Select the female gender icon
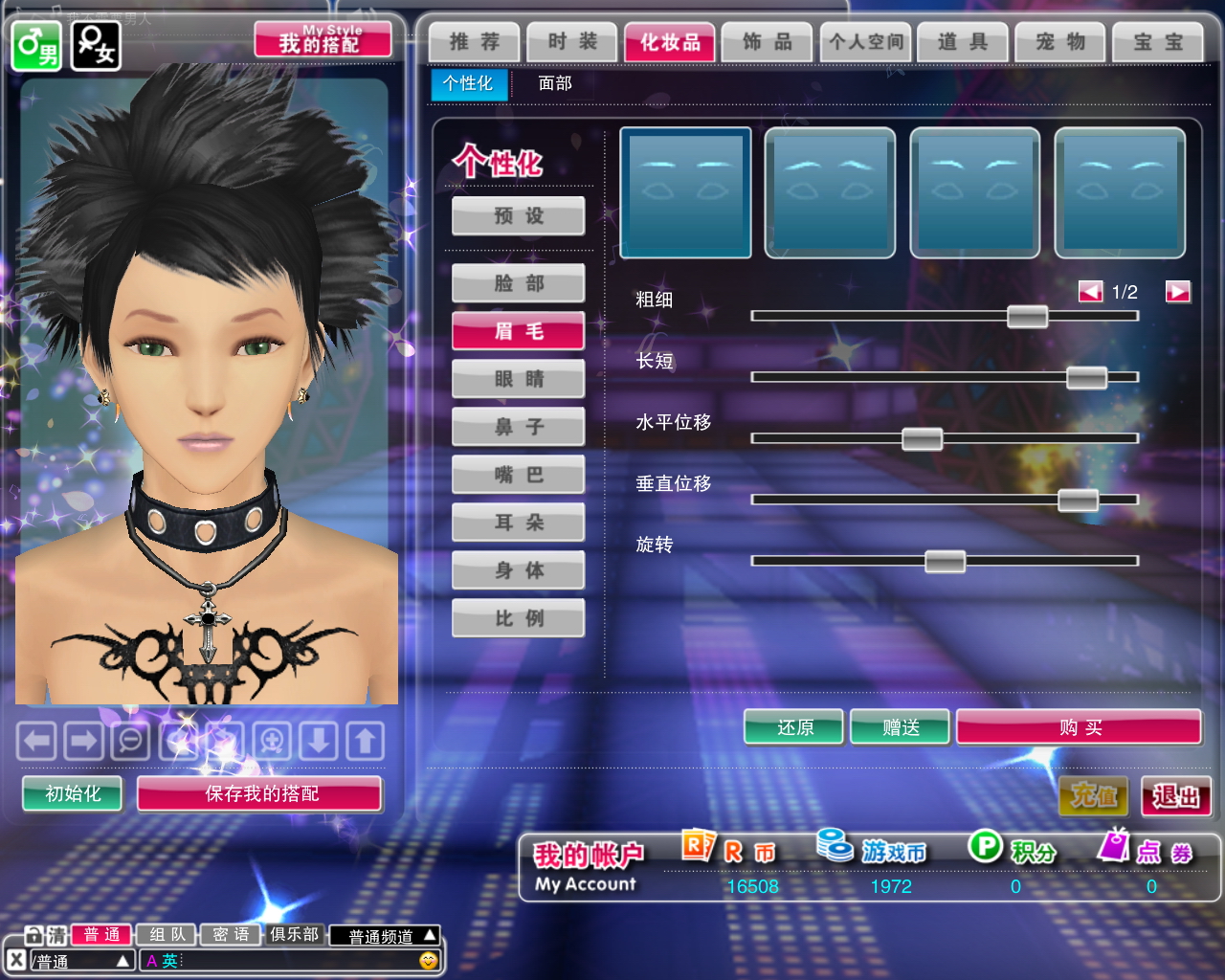The width and height of the screenshot is (1225, 980). tap(97, 45)
